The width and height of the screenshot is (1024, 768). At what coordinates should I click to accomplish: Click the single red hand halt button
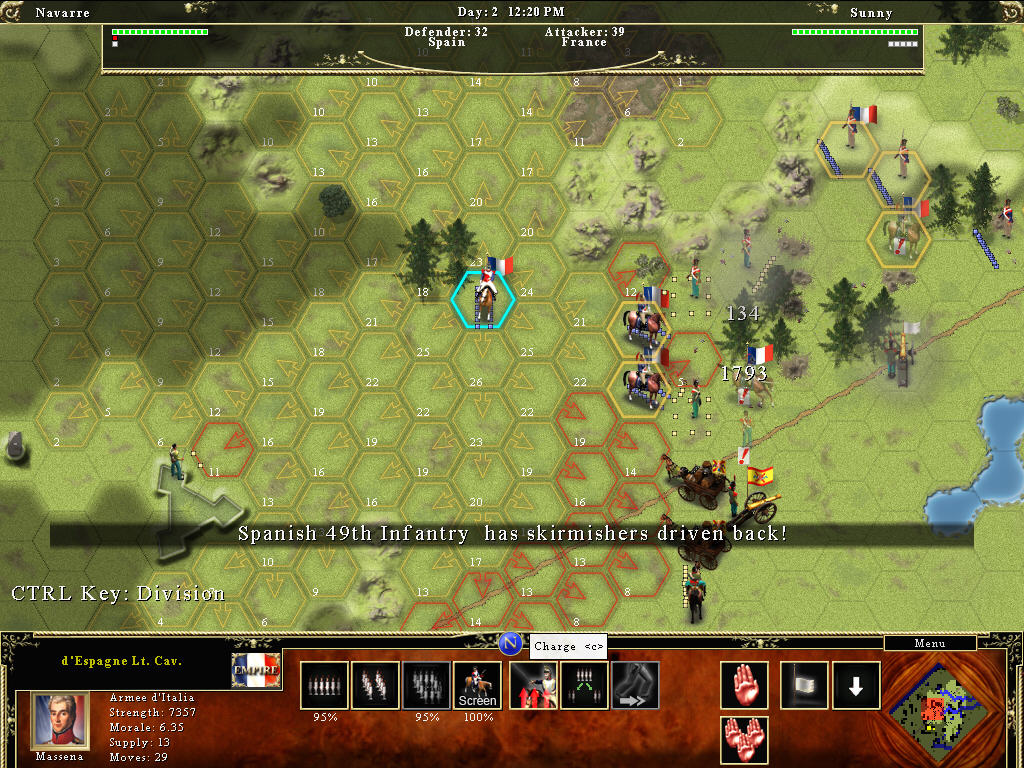[x=744, y=685]
